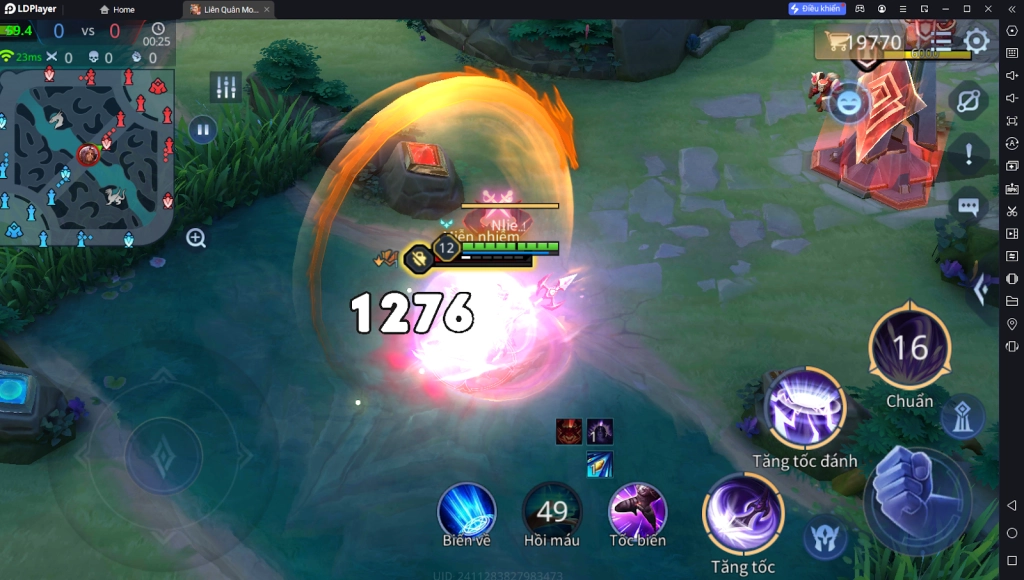The width and height of the screenshot is (1024, 580).
Task: Send a smiley emote
Action: click(x=848, y=104)
